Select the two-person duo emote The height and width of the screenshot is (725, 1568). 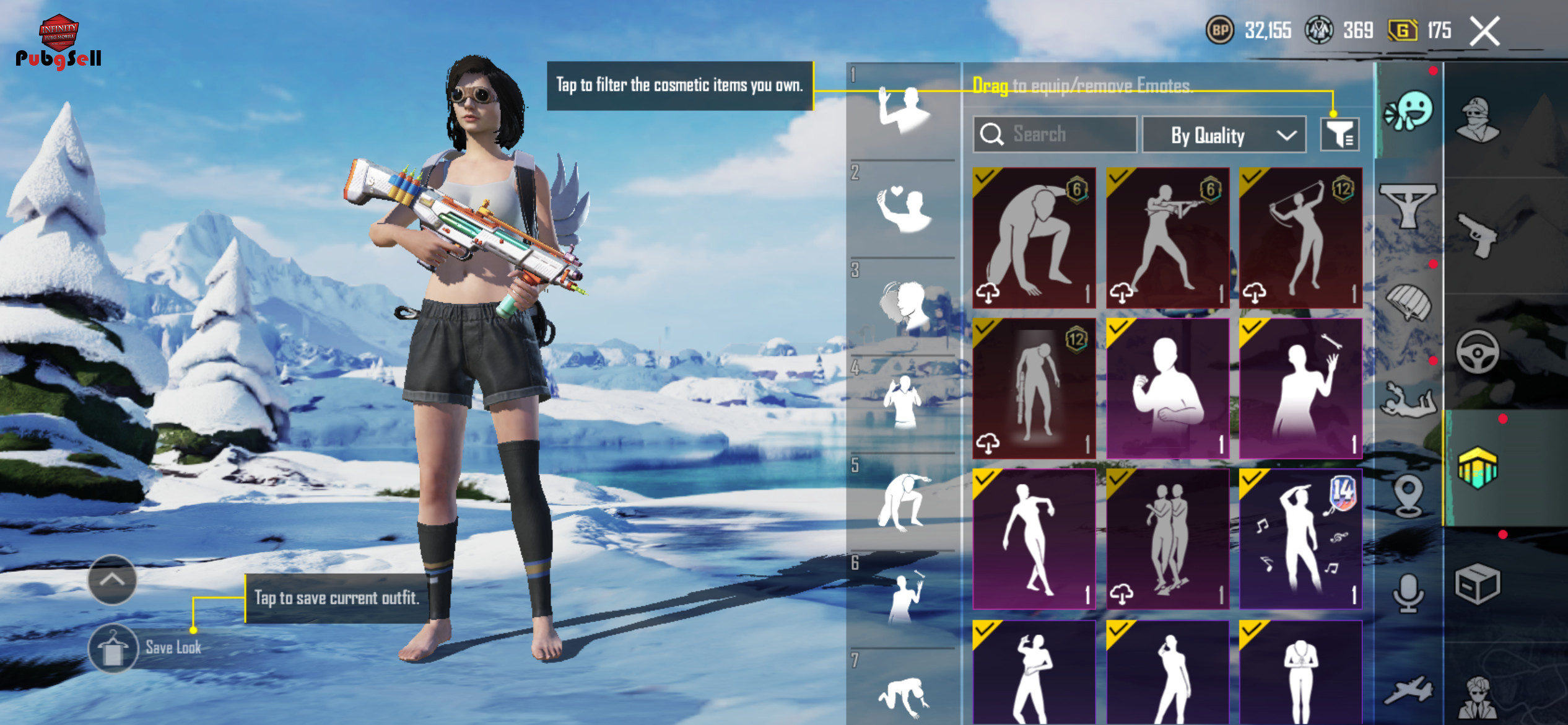pyautogui.click(x=1167, y=539)
